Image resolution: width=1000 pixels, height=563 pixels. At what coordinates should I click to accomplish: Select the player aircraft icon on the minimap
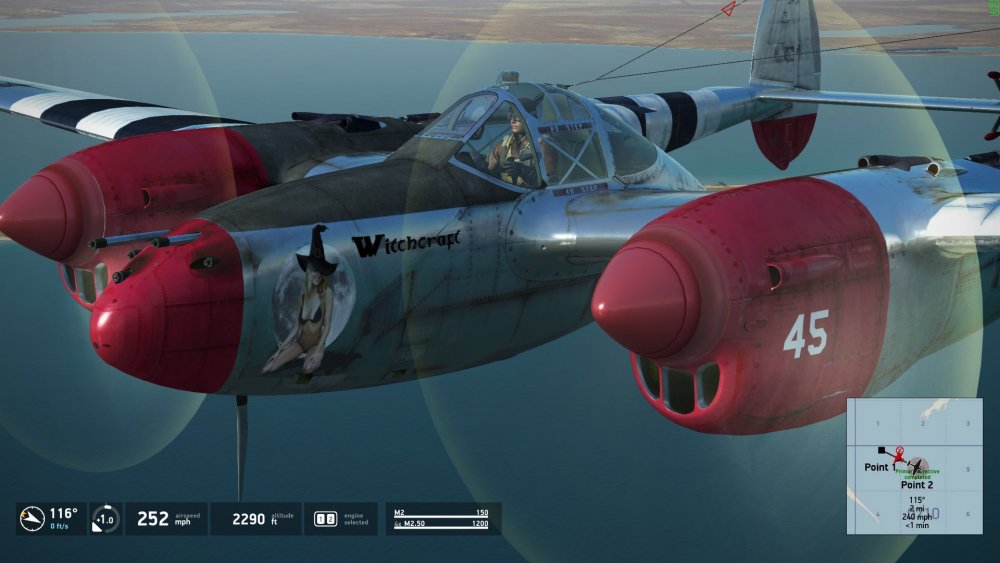(917, 467)
